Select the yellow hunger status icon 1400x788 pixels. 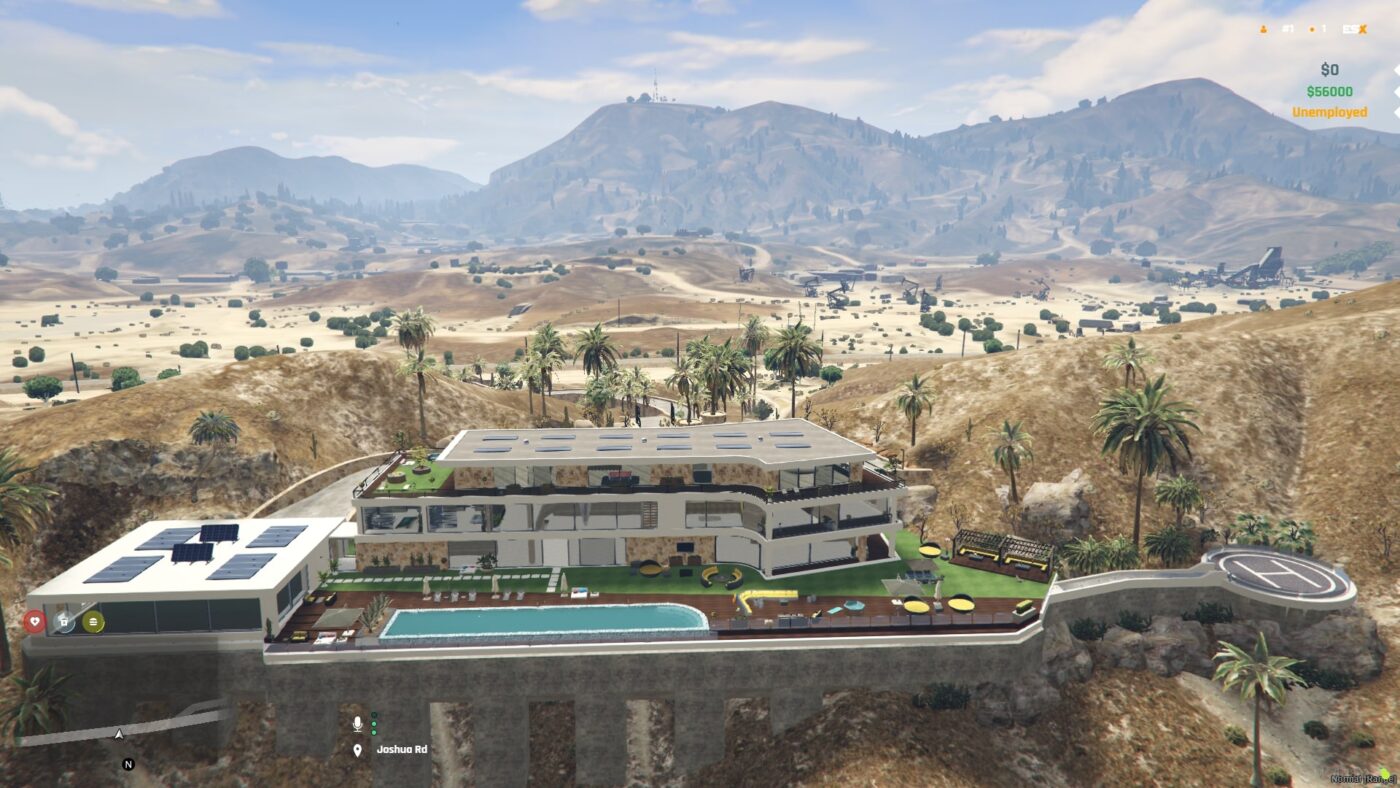pos(92,621)
